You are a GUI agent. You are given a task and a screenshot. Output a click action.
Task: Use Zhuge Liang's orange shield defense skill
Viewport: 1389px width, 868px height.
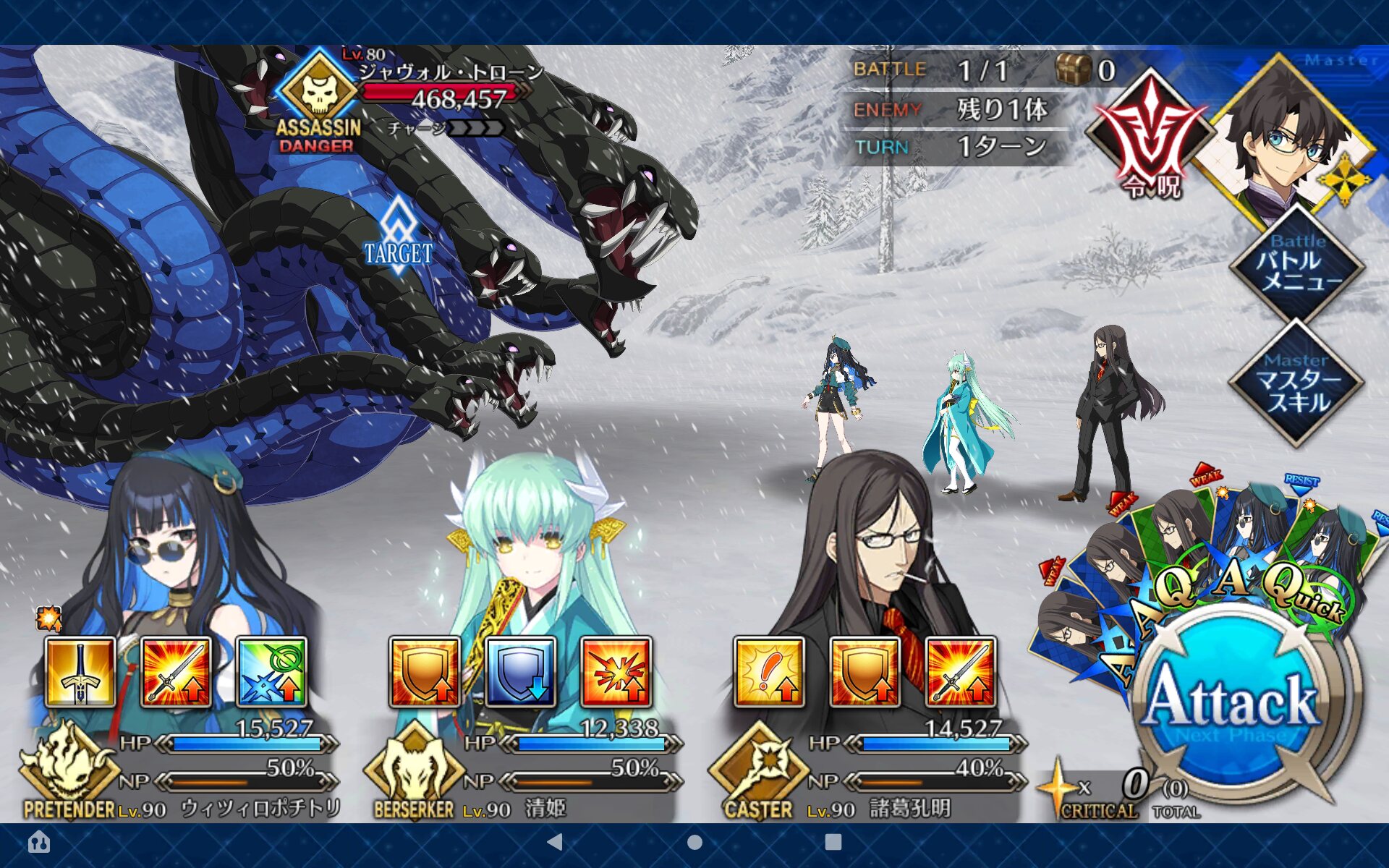coord(865,672)
